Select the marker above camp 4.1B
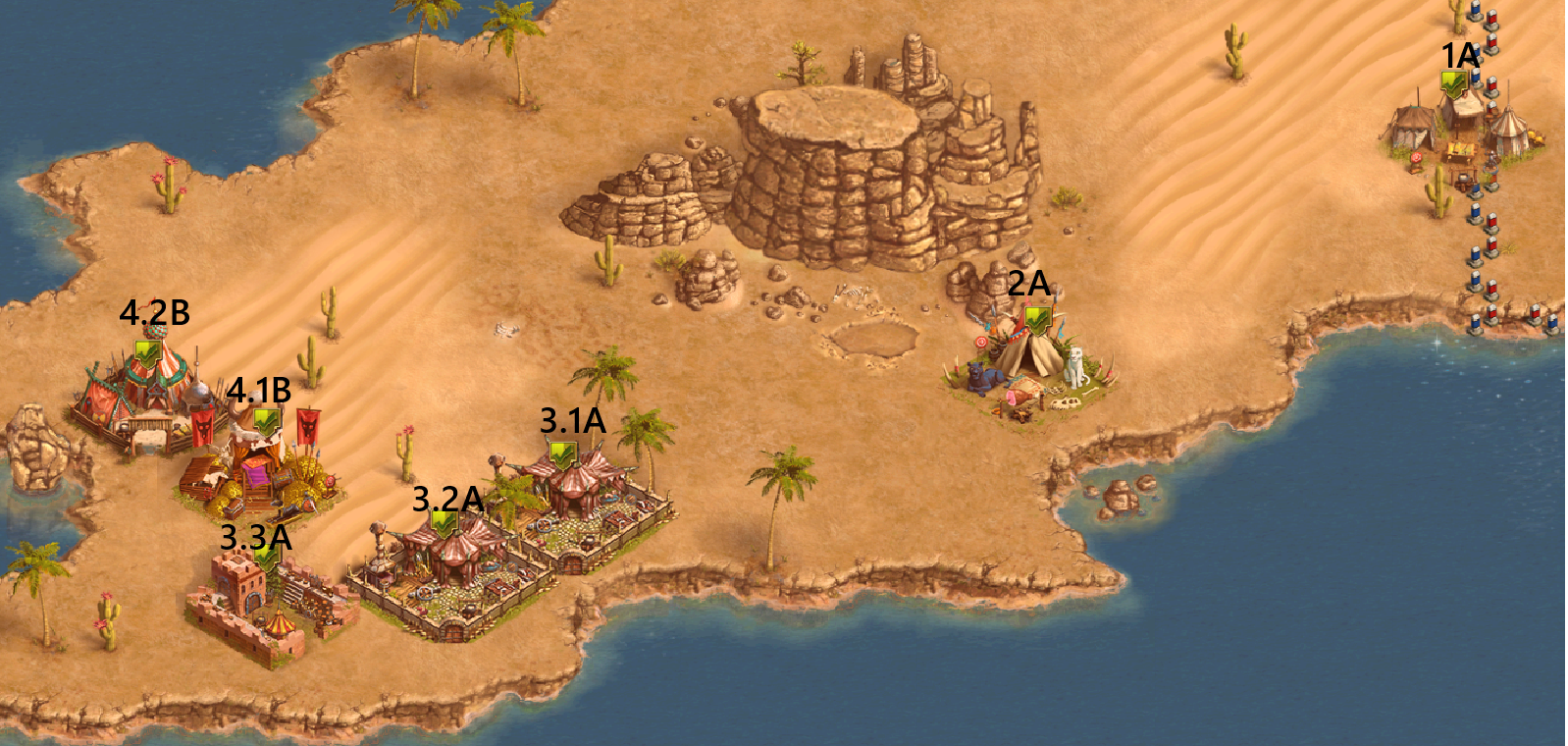The height and width of the screenshot is (746, 1568). coord(266,423)
